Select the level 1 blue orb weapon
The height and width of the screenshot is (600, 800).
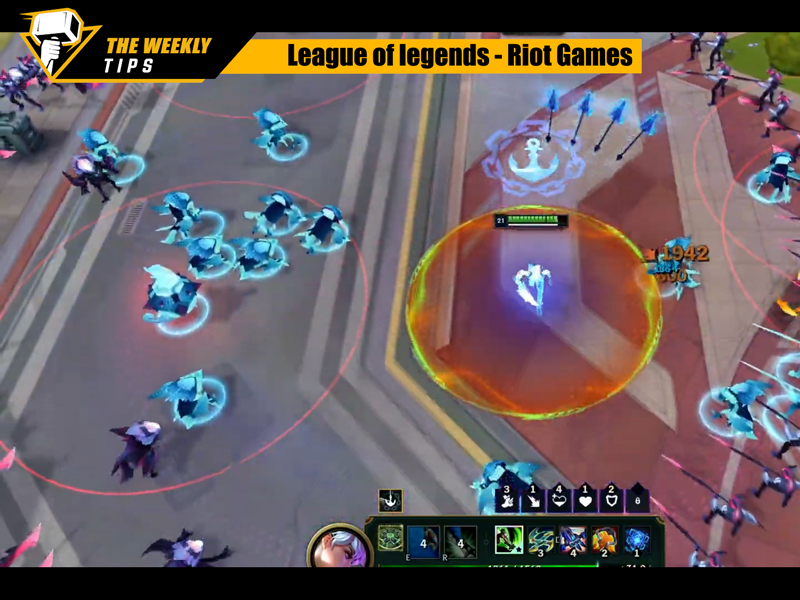[x=637, y=541]
